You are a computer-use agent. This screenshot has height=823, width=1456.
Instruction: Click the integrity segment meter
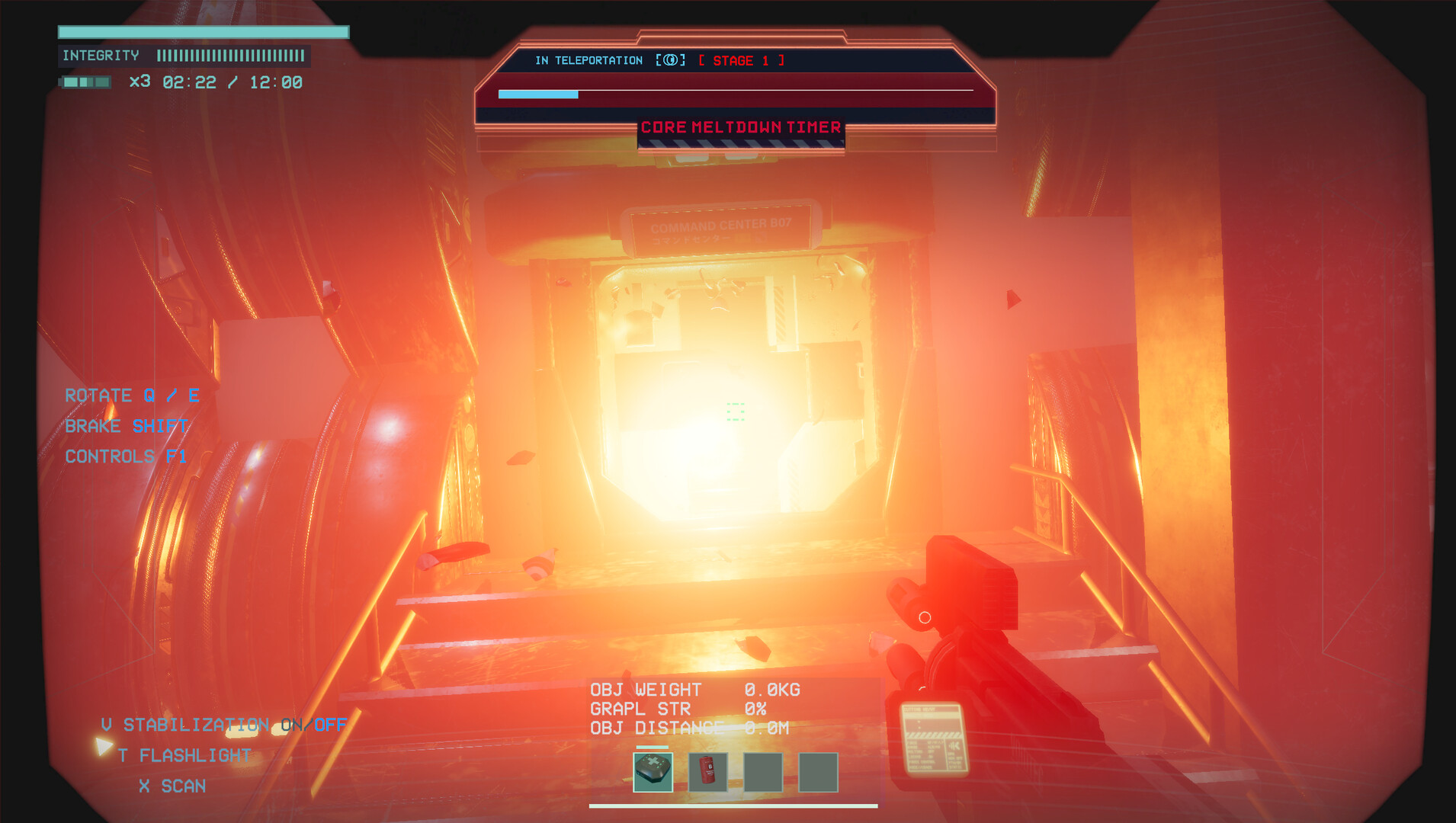(230, 56)
